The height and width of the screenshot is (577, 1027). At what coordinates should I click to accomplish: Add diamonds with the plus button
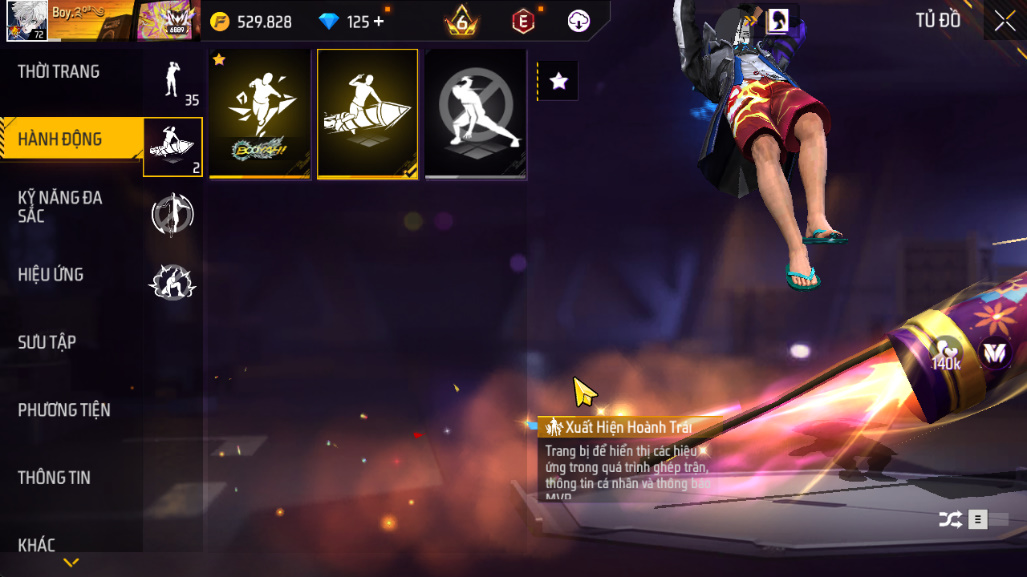click(x=378, y=21)
